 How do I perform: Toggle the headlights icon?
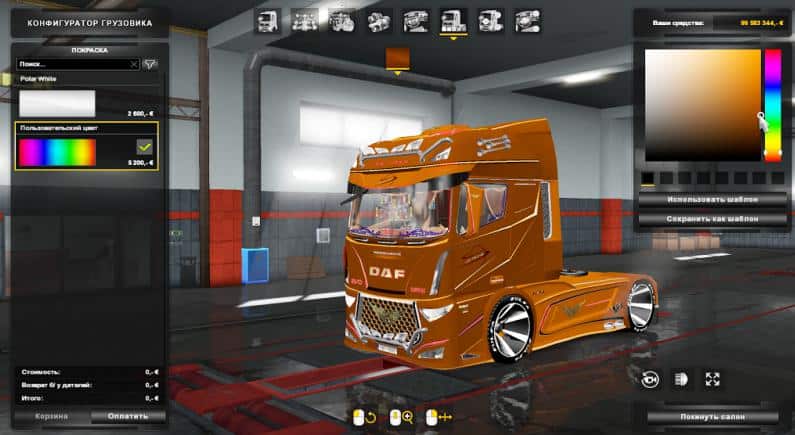coord(681,379)
